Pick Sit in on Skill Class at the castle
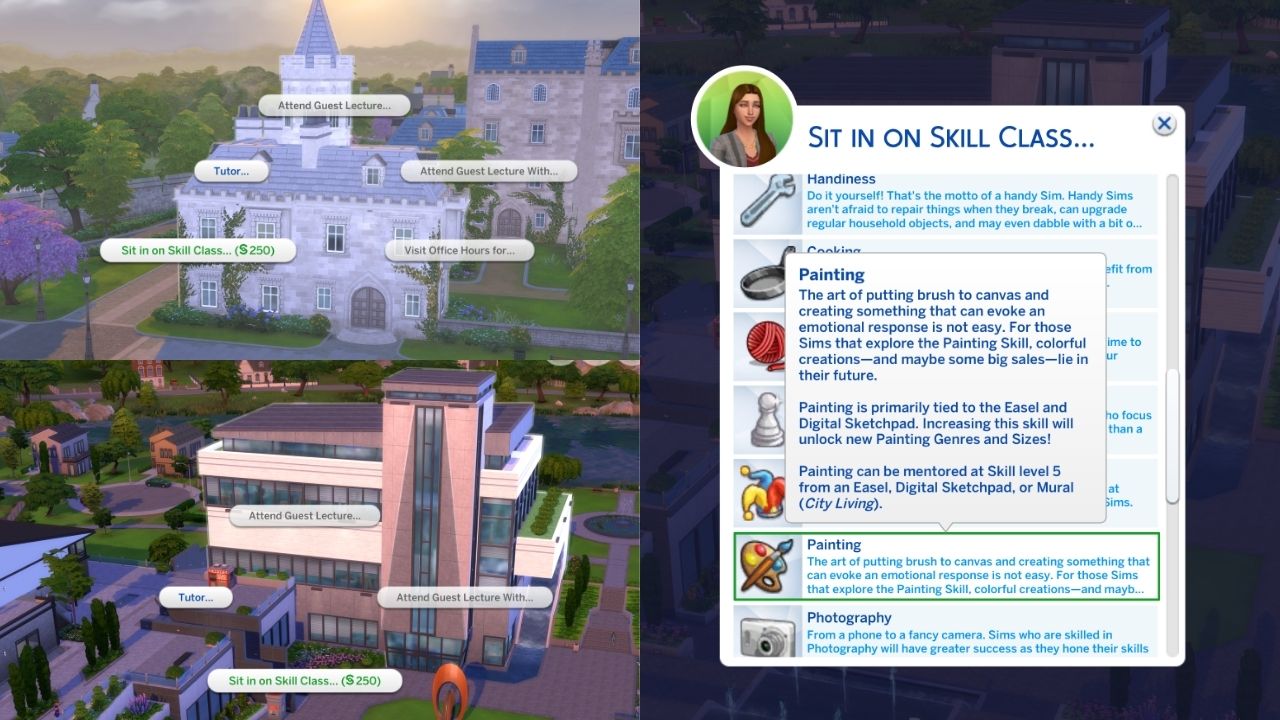 pyautogui.click(x=196, y=250)
